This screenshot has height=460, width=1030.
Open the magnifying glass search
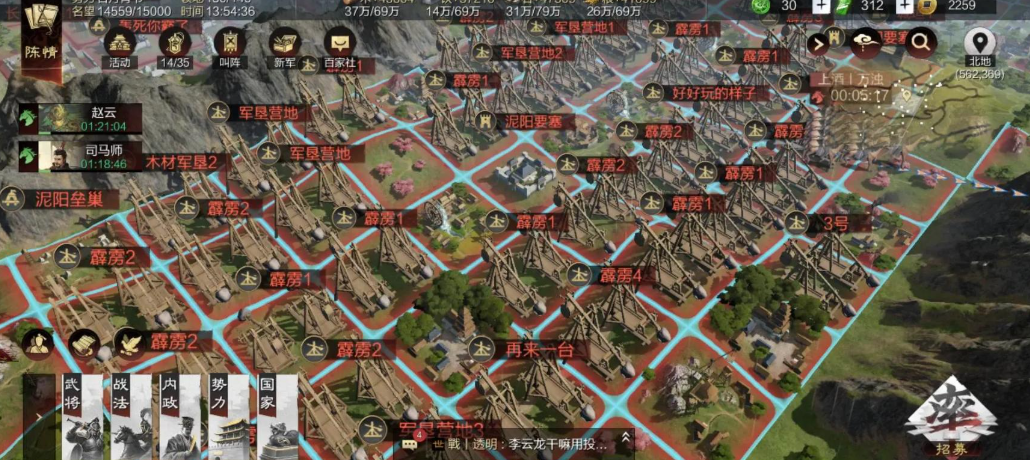(x=920, y=42)
